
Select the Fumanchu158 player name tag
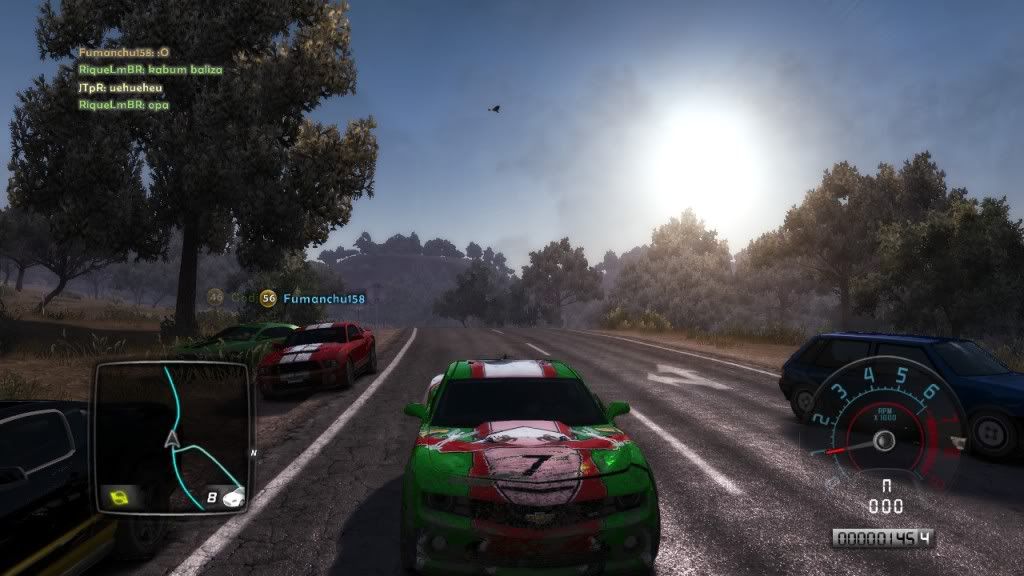(323, 298)
